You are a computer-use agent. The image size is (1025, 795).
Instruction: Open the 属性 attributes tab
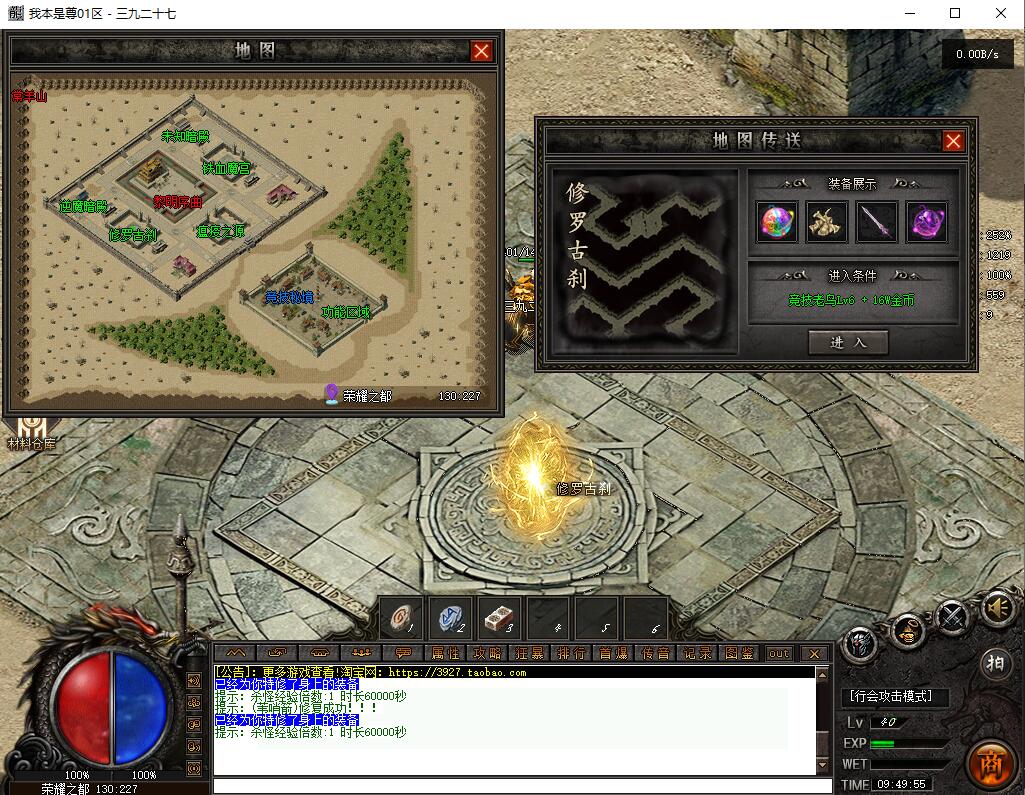click(445, 653)
